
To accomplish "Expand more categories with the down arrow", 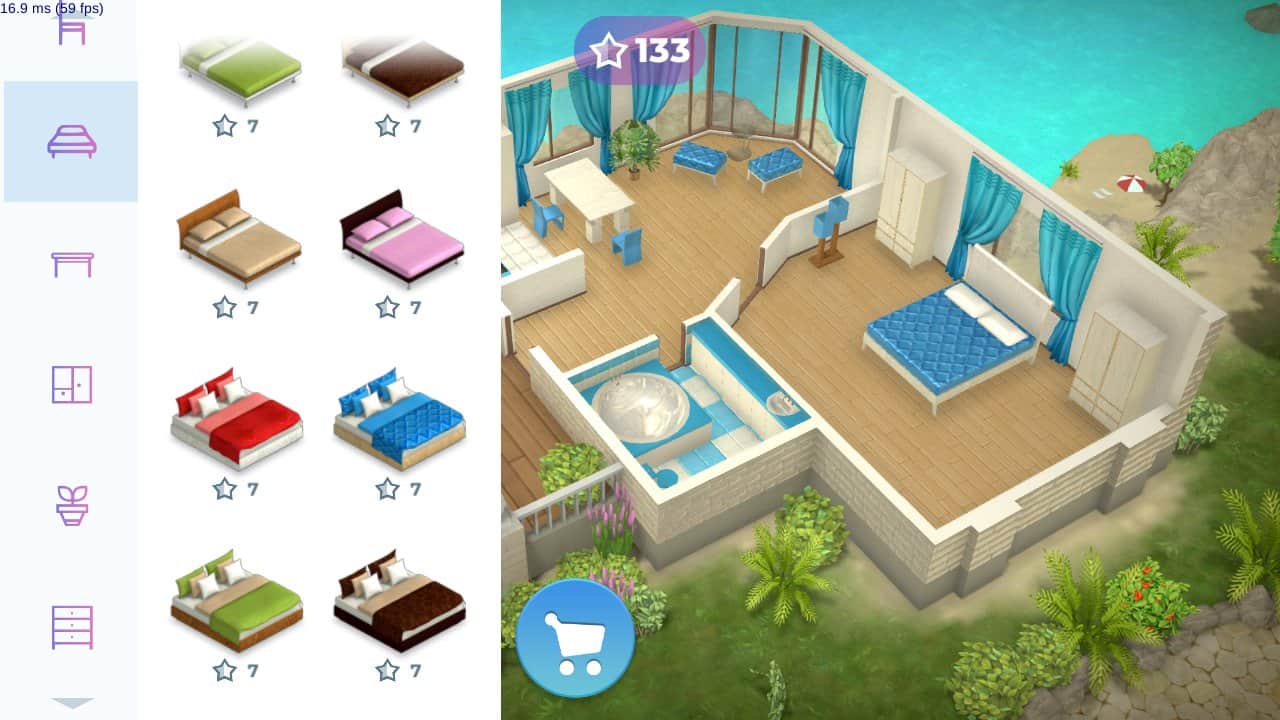I will coord(71,703).
